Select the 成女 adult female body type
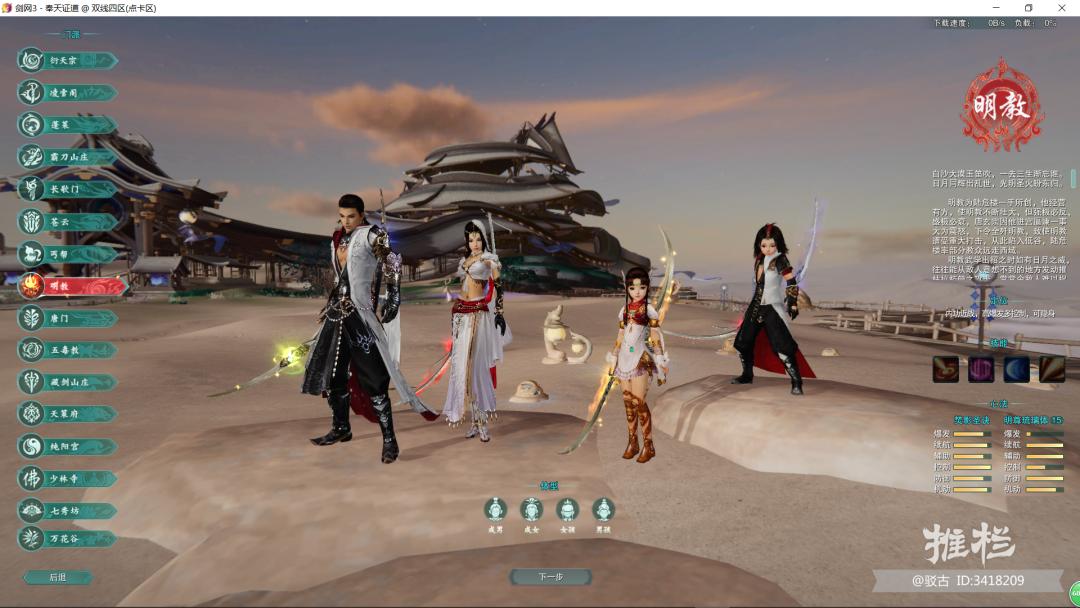The image size is (1080, 608). (x=531, y=510)
